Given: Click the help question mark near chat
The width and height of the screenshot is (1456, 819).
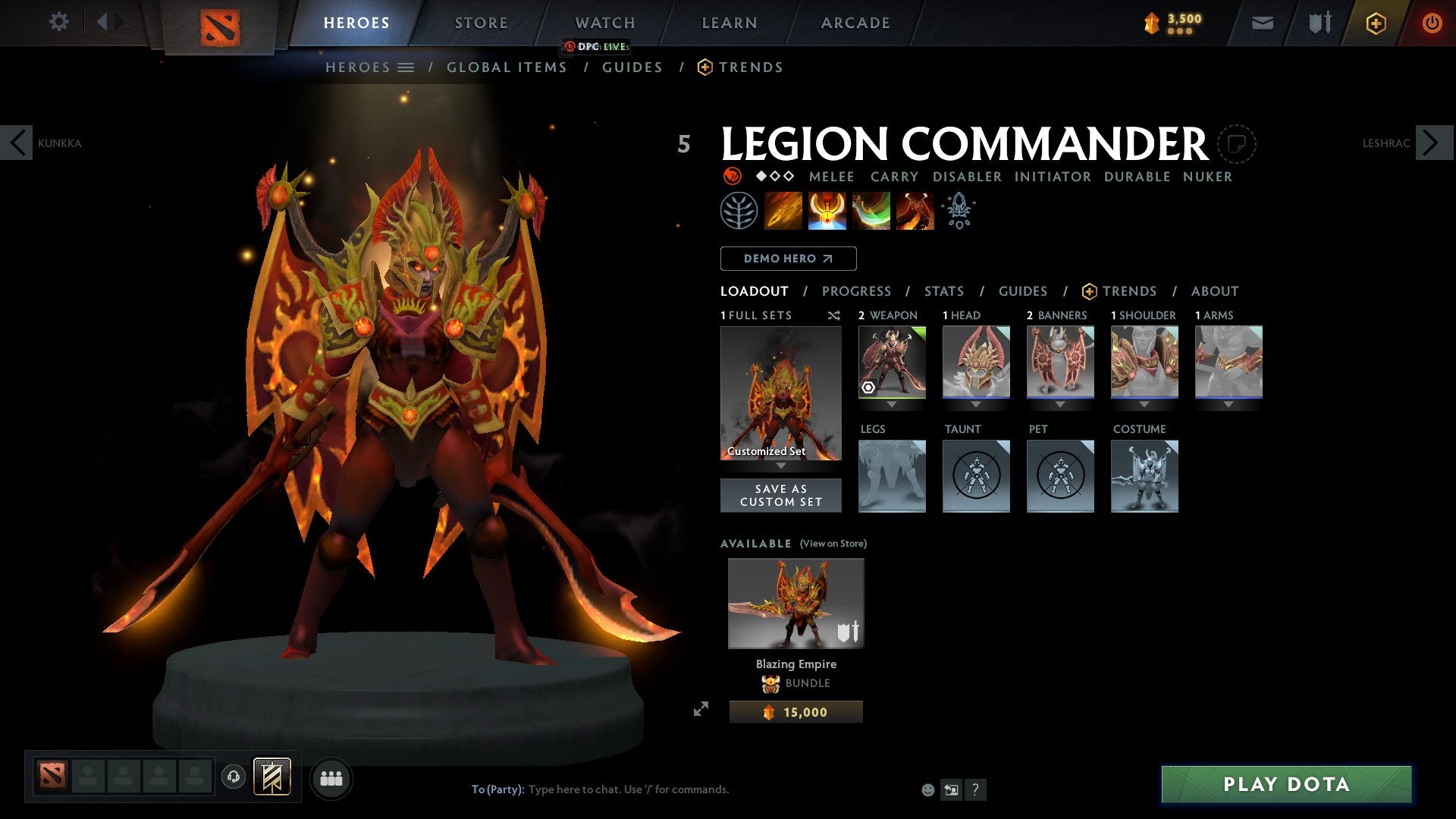Looking at the screenshot, I should click(x=975, y=789).
